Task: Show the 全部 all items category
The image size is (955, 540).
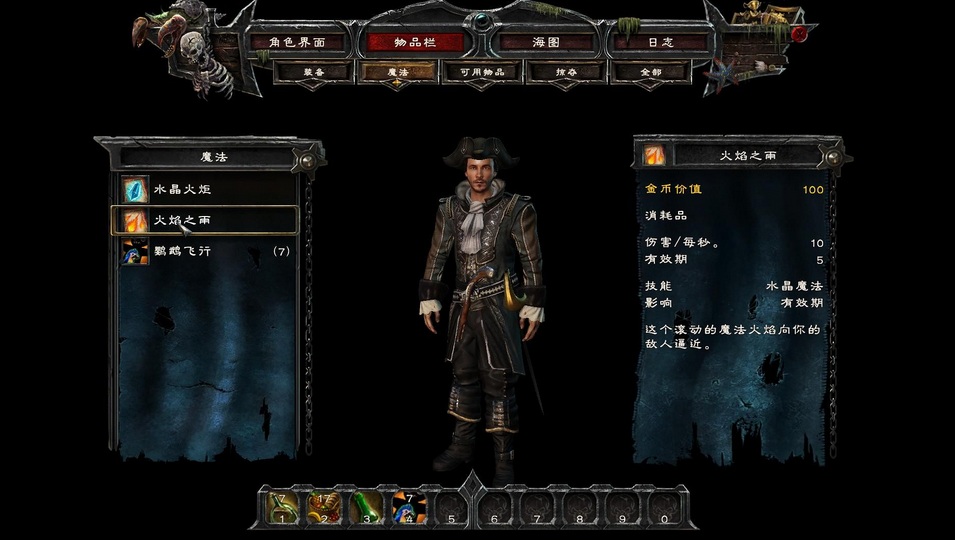Action: click(650, 72)
